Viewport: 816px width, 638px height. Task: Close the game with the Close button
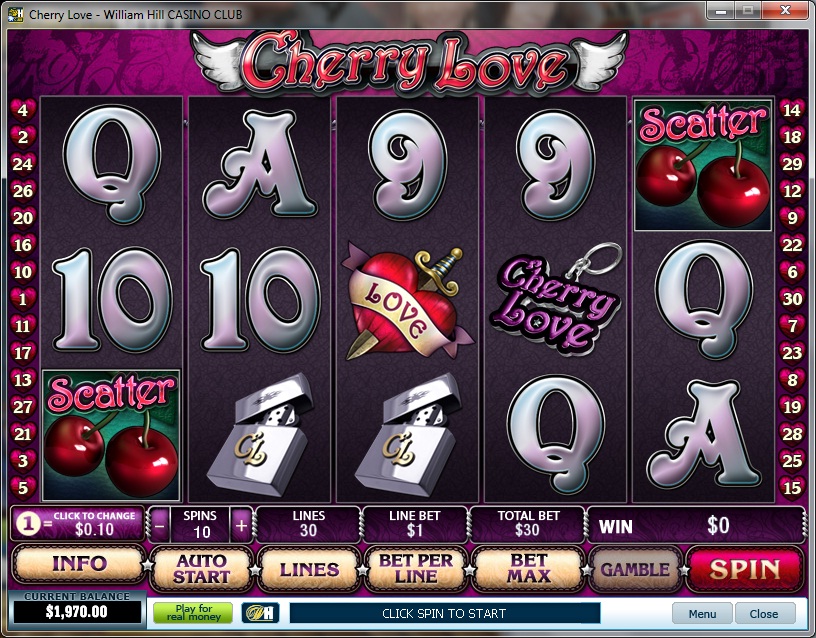coord(764,613)
